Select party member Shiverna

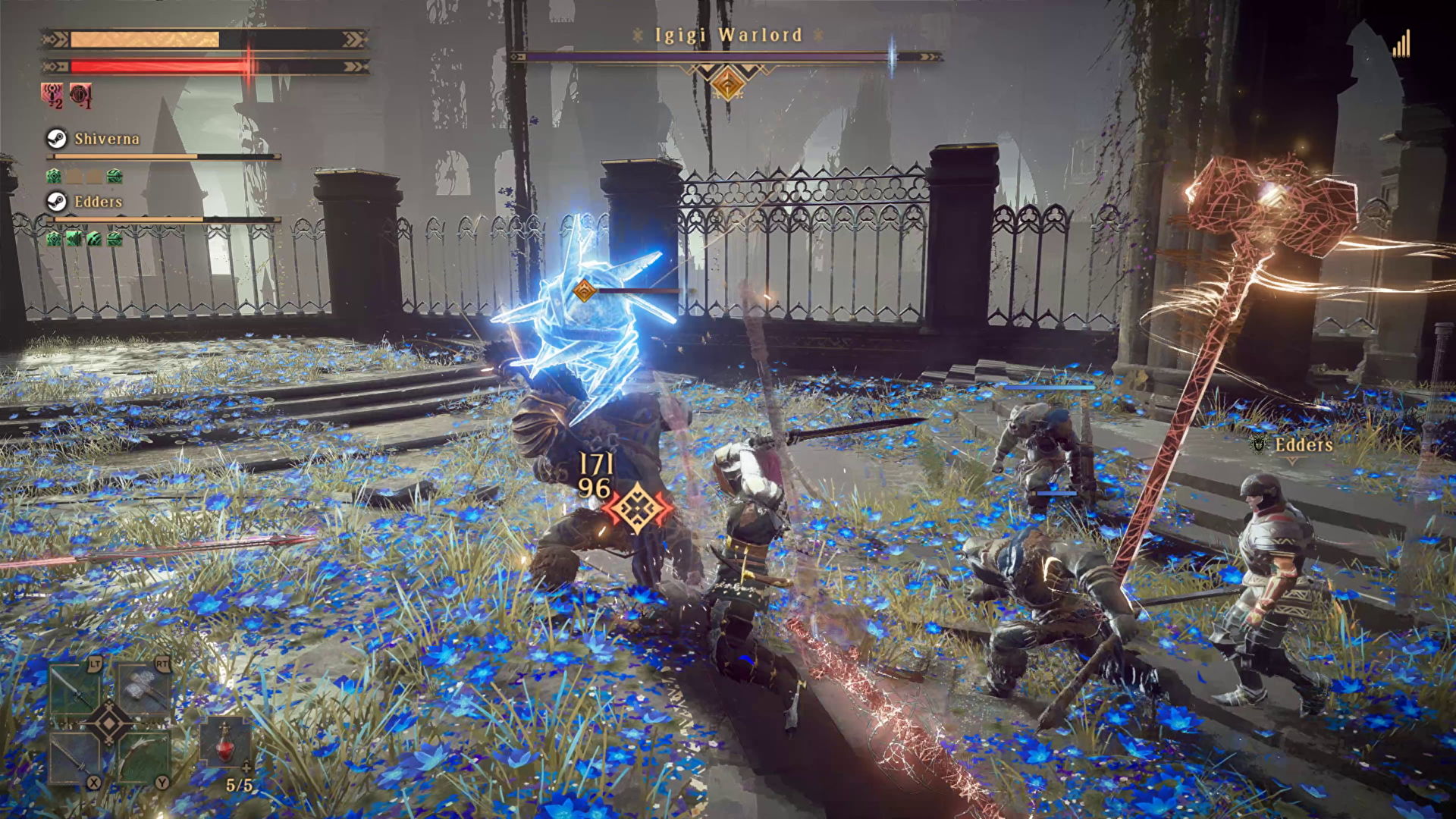pyautogui.click(x=106, y=139)
